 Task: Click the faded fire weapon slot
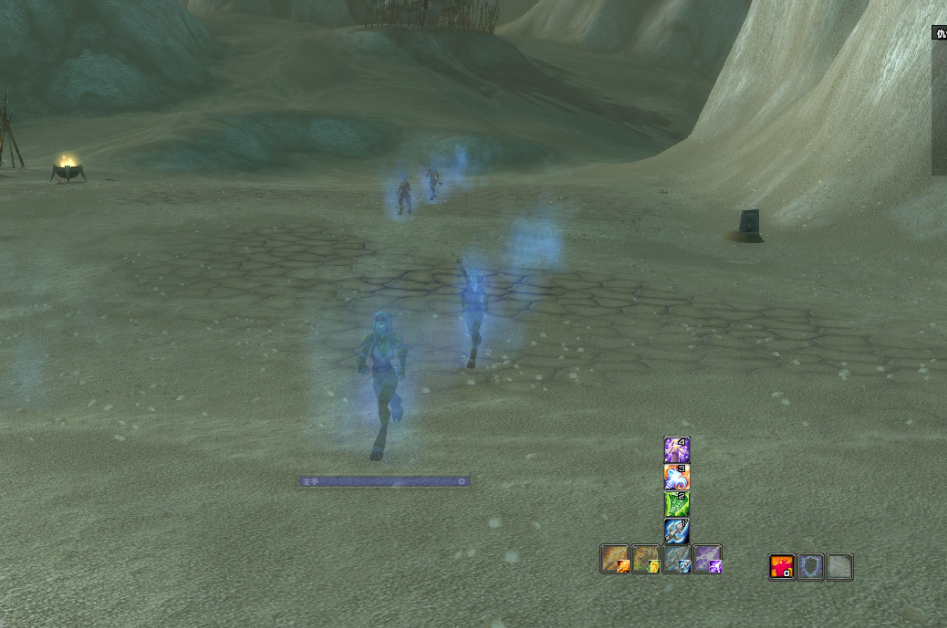[615, 559]
